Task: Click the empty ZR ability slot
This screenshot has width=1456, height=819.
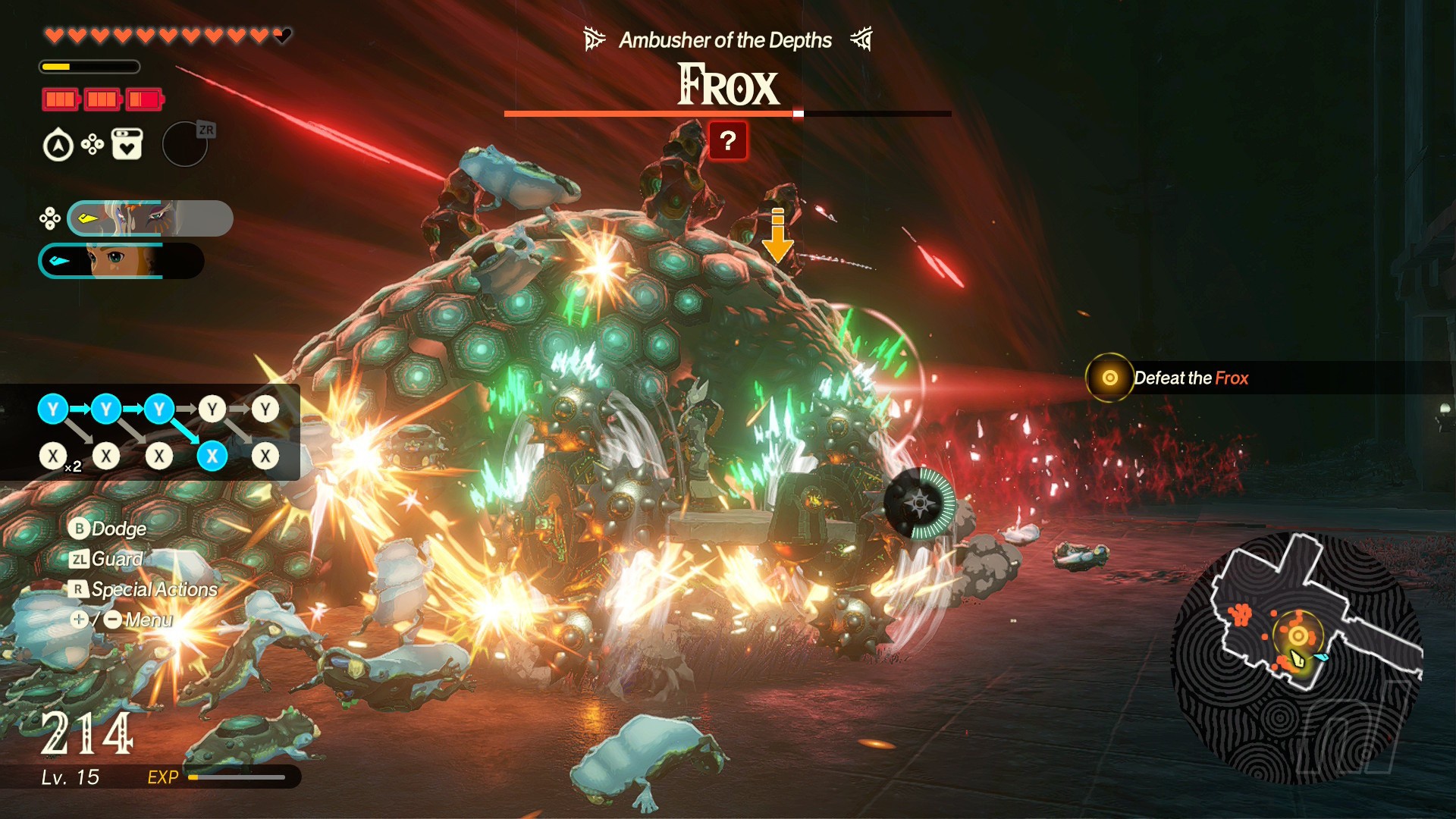Action: pos(185,144)
